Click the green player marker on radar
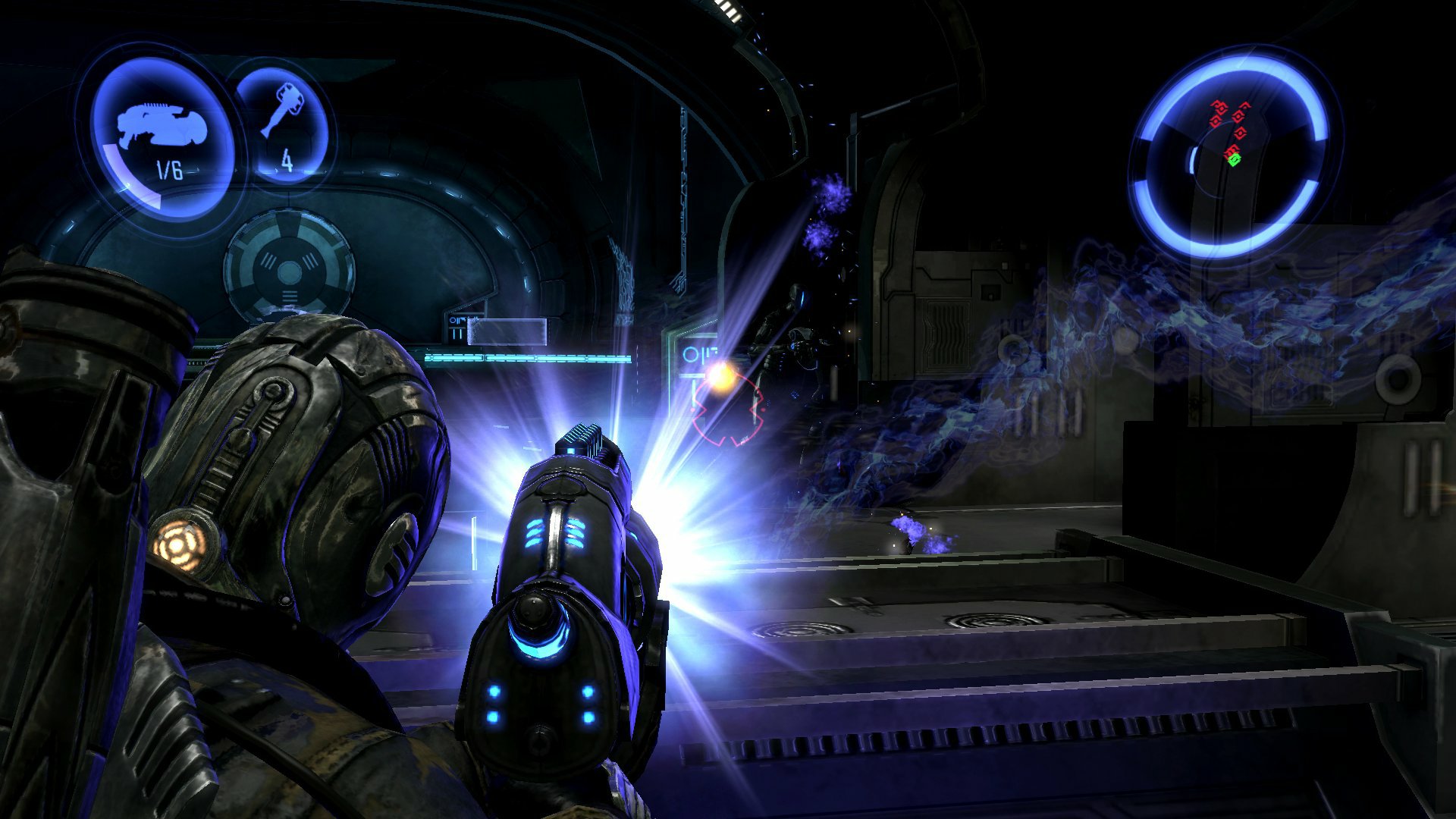Image resolution: width=1456 pixels, height=819 pixels. click(x=1234, y=159)
